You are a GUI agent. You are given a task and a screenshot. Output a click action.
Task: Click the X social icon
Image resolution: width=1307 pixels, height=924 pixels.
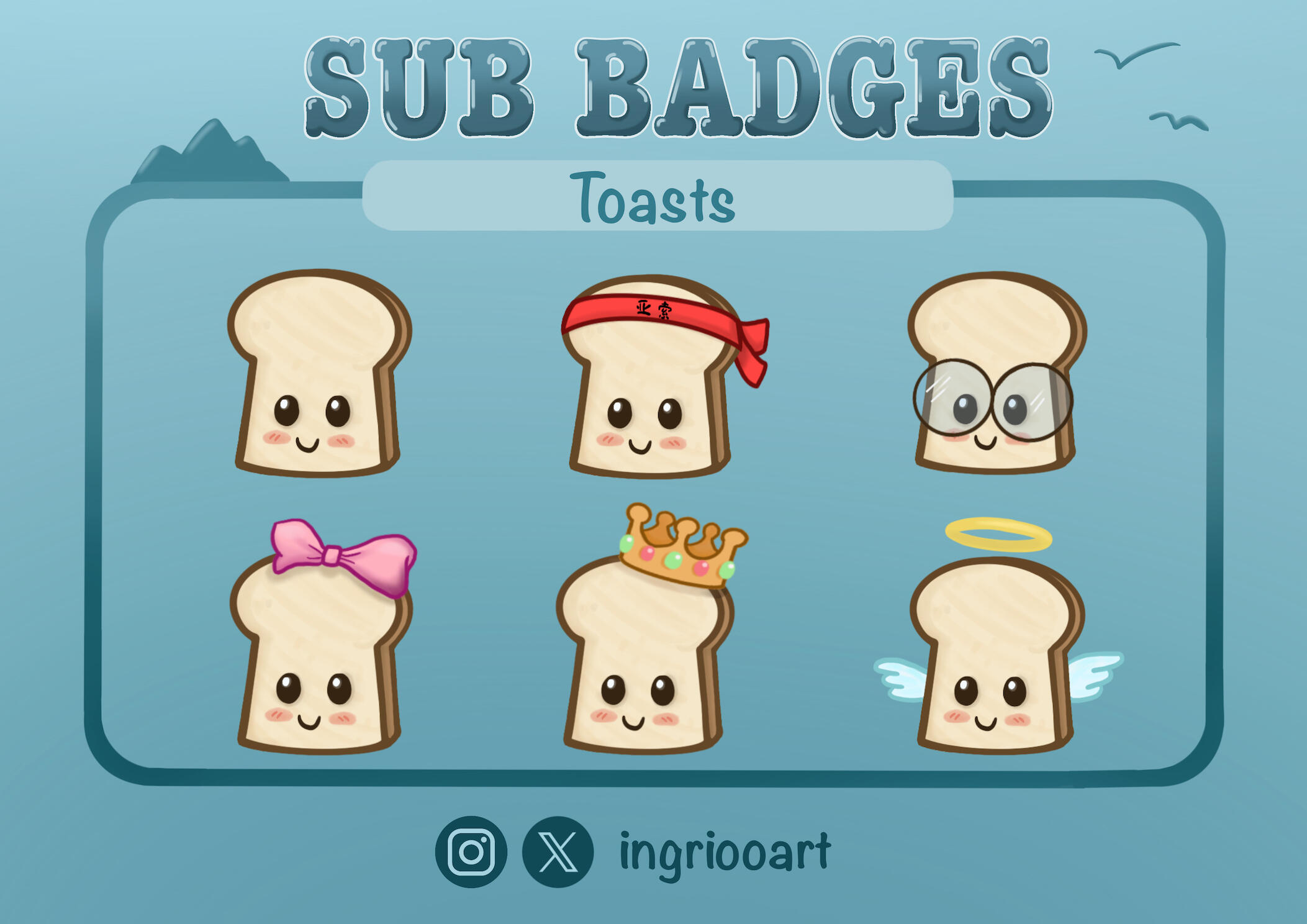(x=558, y=851)
